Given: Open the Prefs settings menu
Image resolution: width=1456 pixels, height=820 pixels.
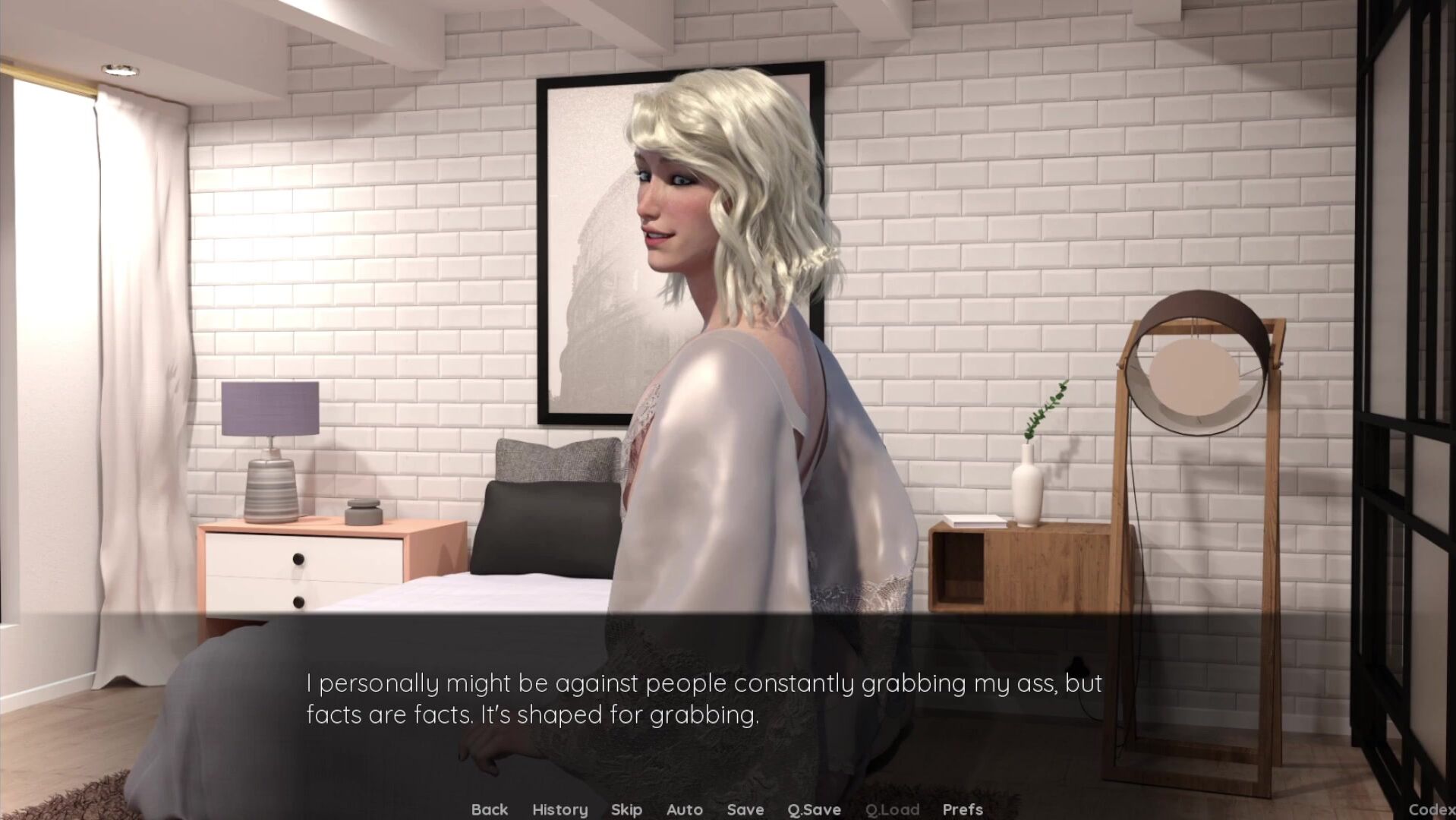Looking at the screenshot, I should click(x=963, y=809).
